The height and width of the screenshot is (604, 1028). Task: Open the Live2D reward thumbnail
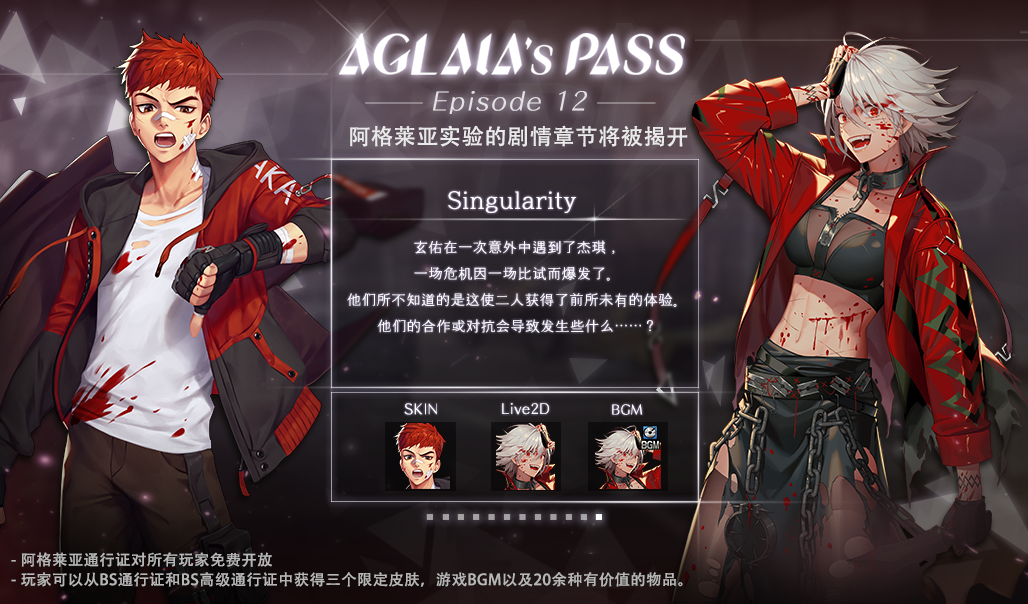point(526,456)
